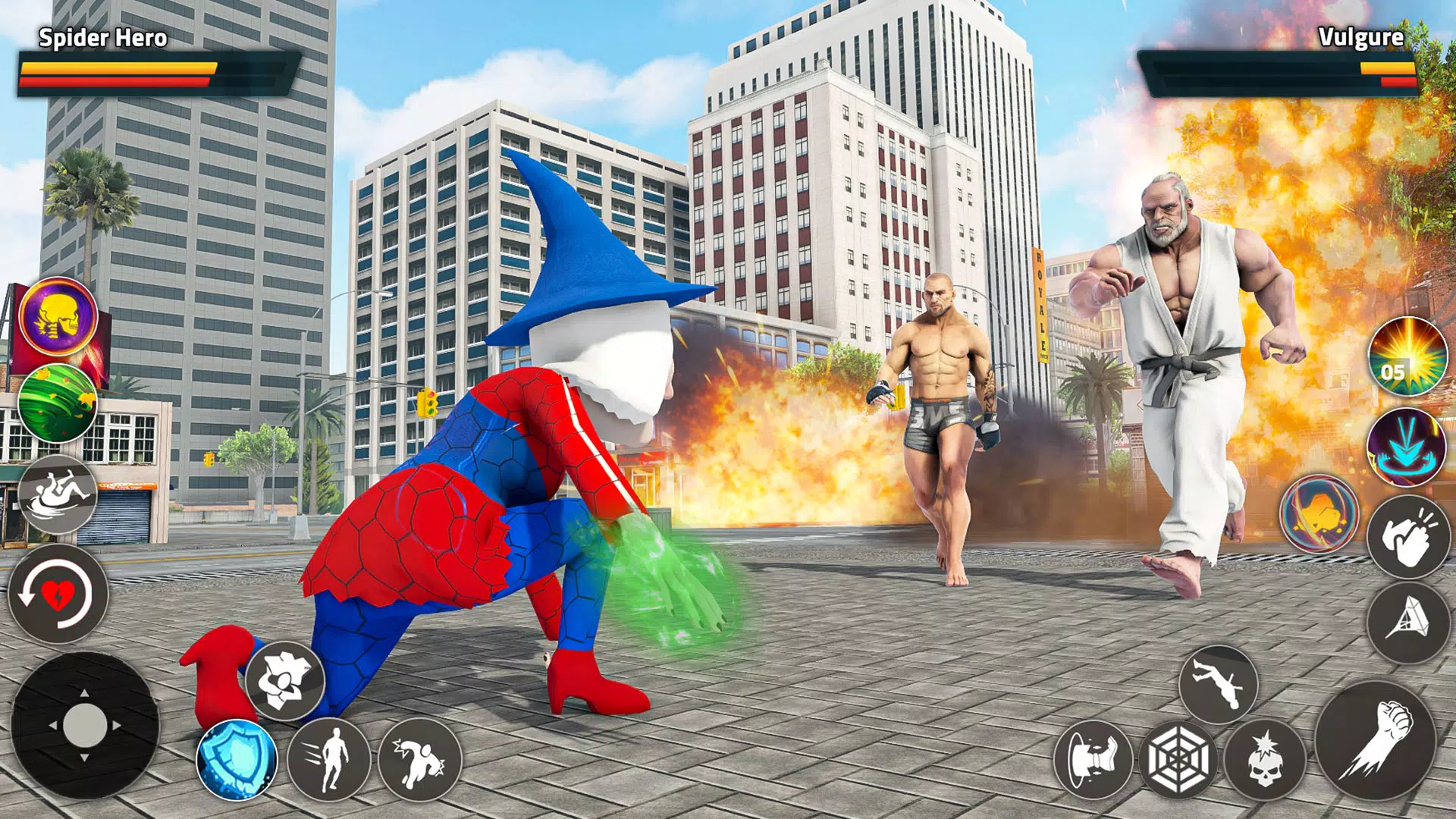Trigger the fiery fist special
Viewport: 1456px width, 819px height.
coord(1319,513)
